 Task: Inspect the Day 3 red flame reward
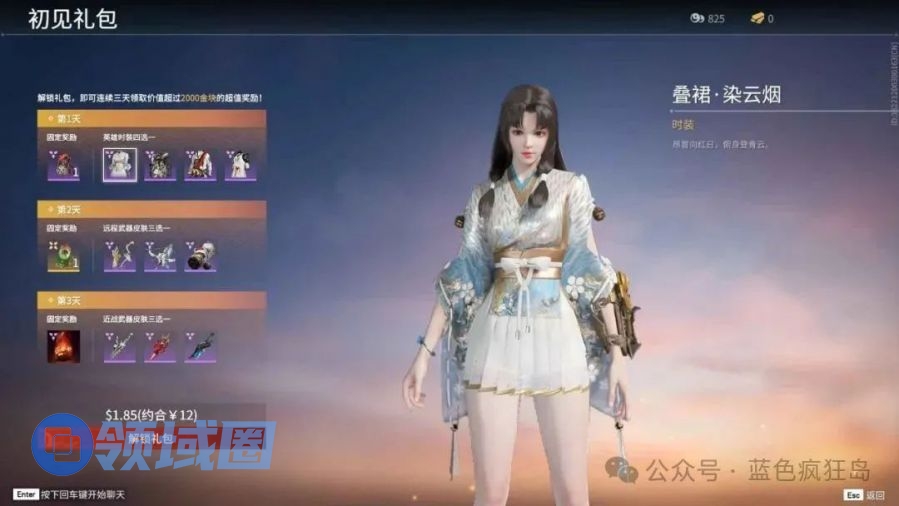pos(64,346)
